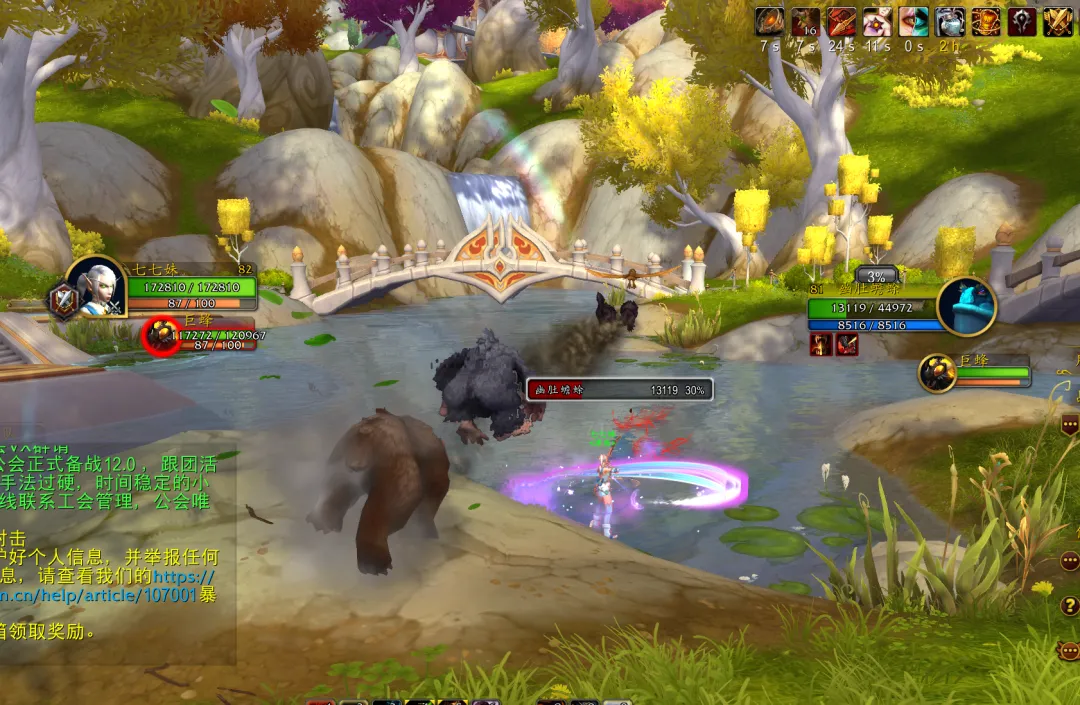Click the blue target portrait
1080x705 pixels.
coord(966,306)
